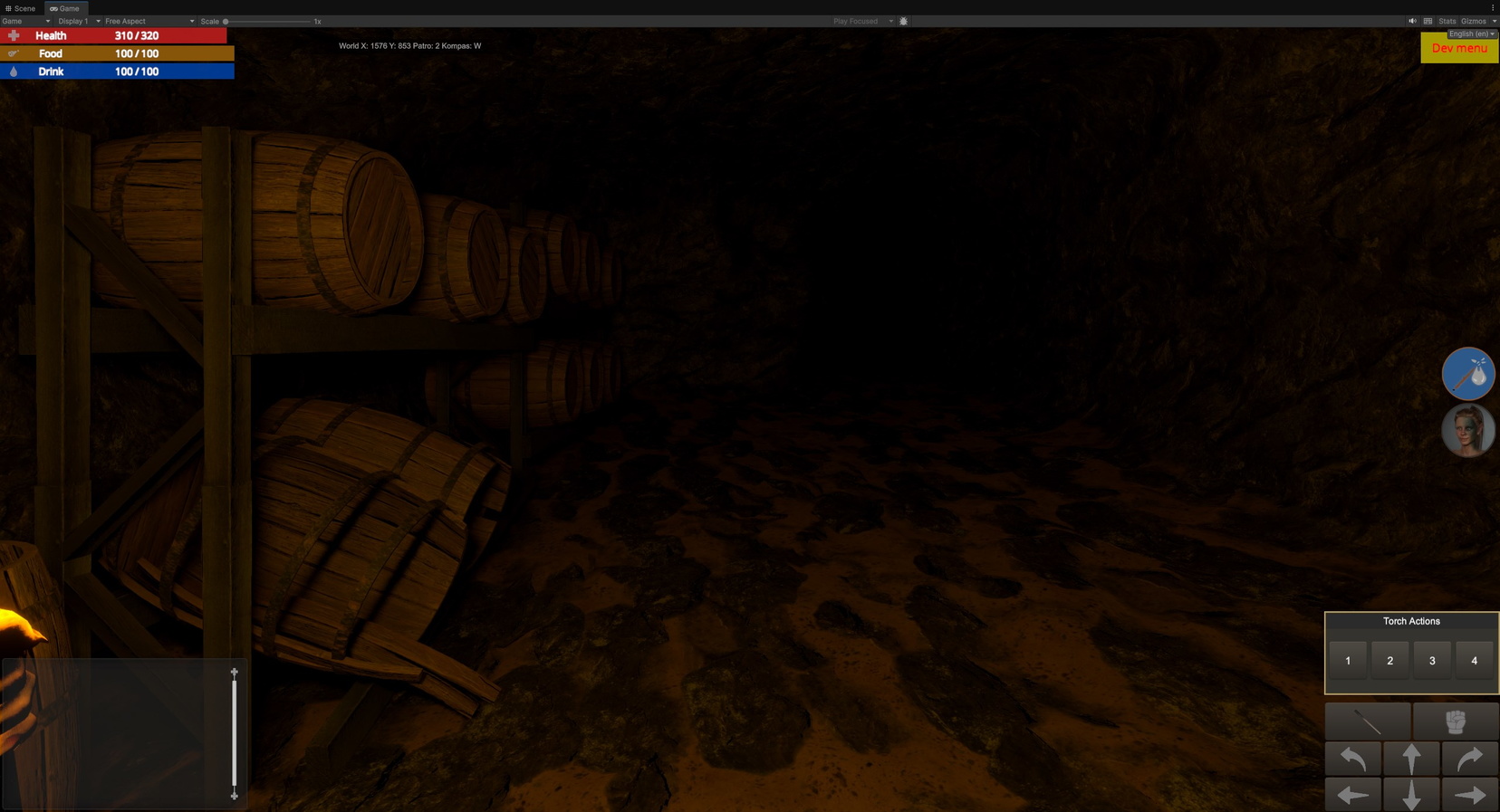Select the torch weapon icon
Screen dimensions: 1500x812
1368,721
